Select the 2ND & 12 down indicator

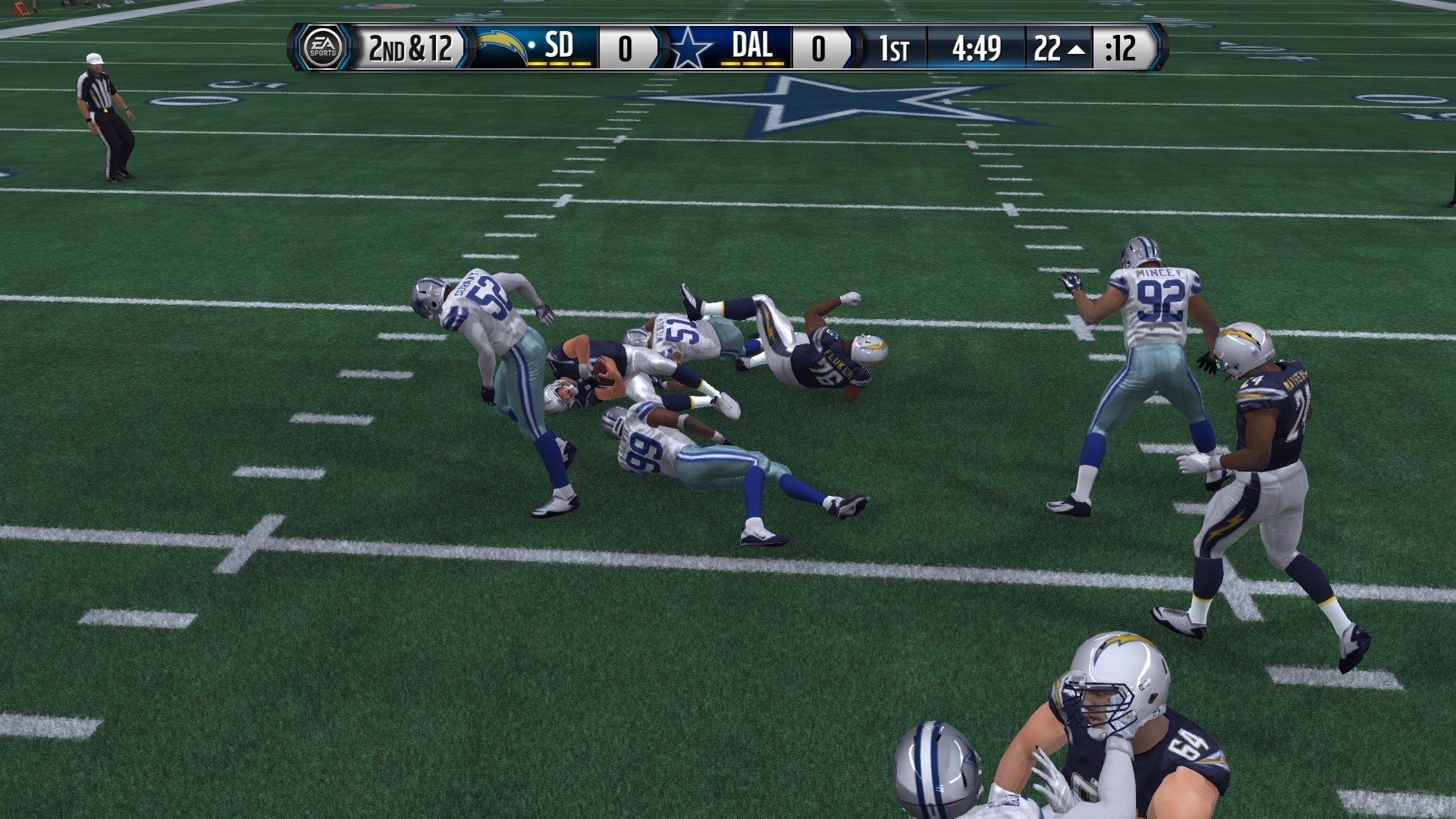(x=410, y=50)
